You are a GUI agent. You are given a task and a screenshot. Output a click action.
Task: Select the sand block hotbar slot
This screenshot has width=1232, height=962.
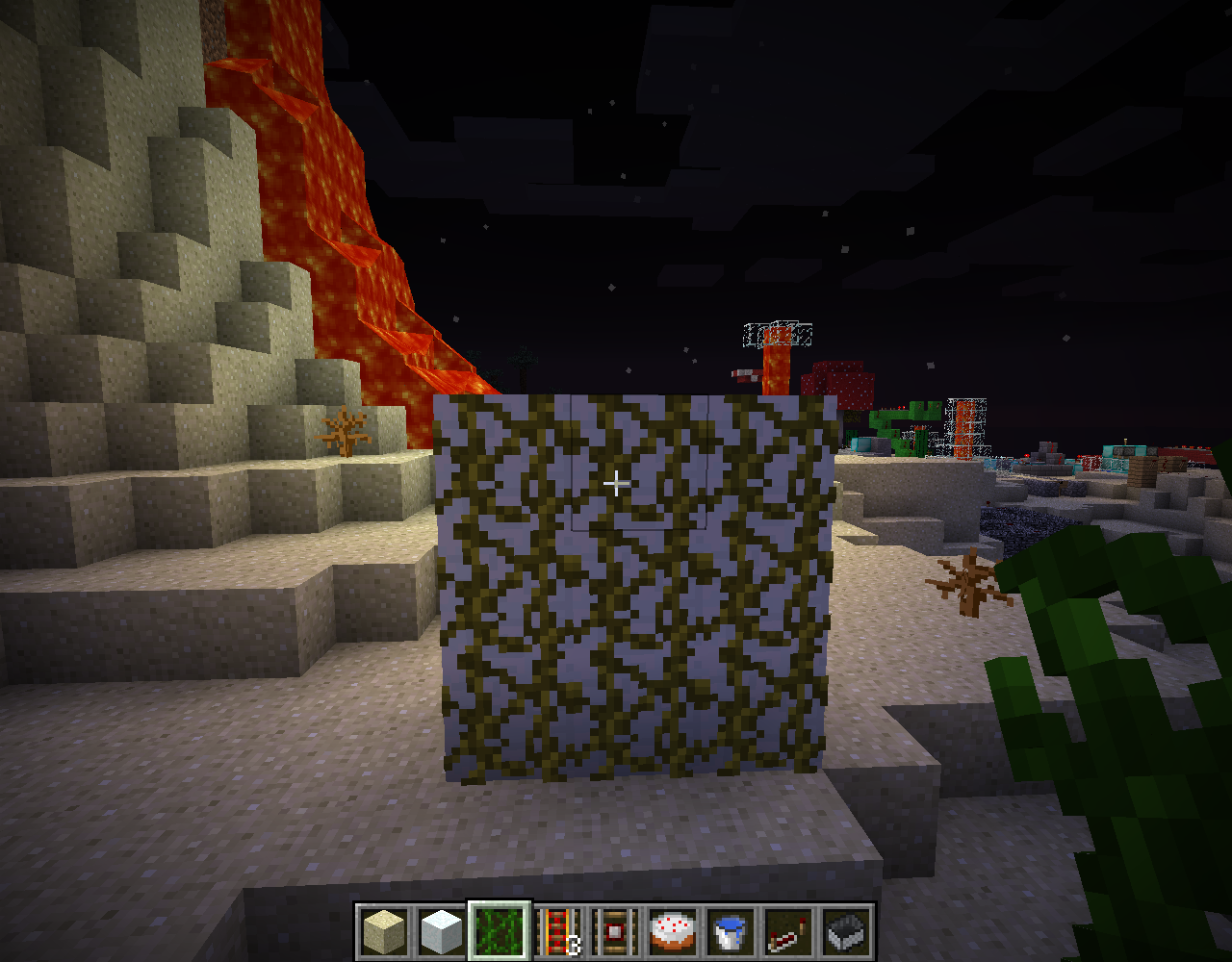(385, 931)
